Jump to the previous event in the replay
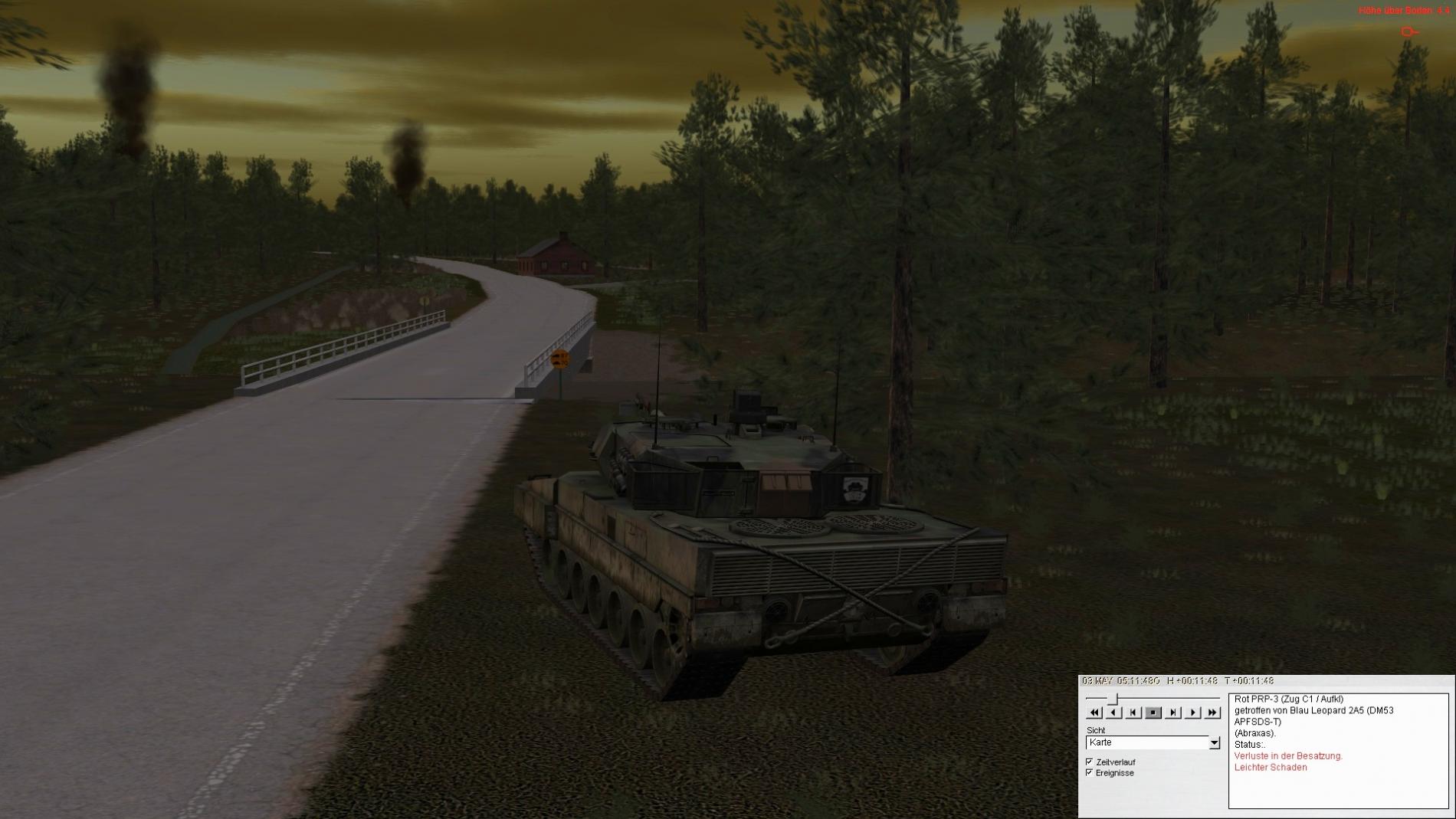The height and width of the screenshot is (819, 1456). (x=1133, y=713)
